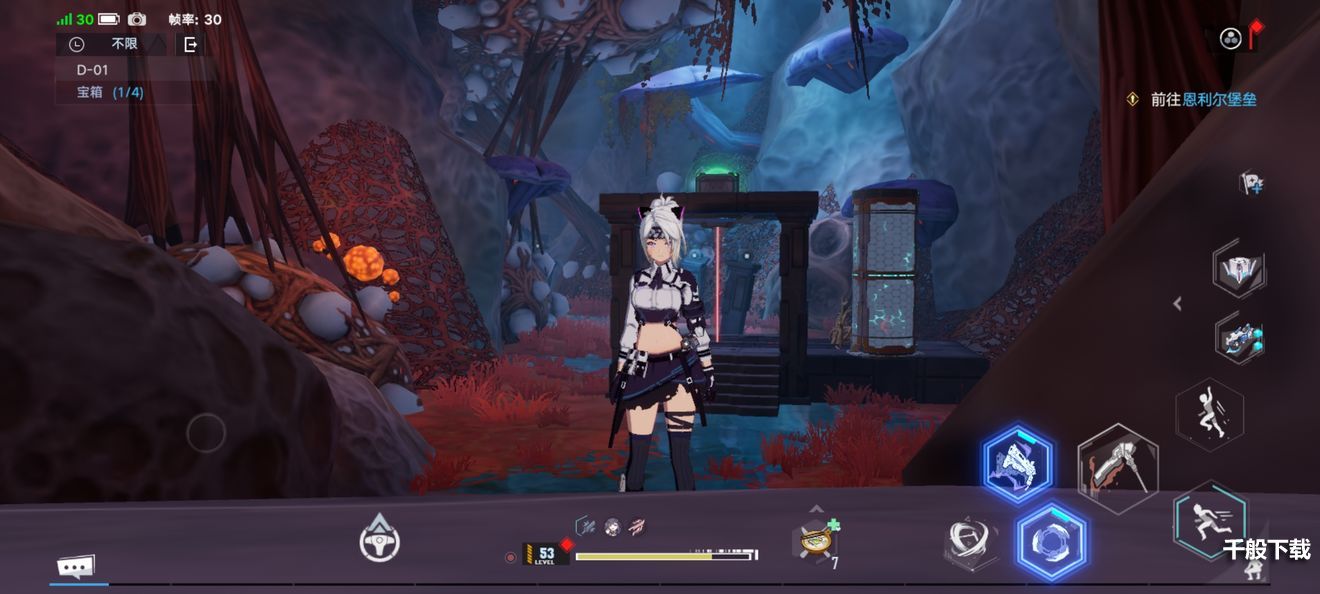The image size is (1320, 594).
Task: Tap the camera screenshot icon
Action: click(x=137, y=19)
